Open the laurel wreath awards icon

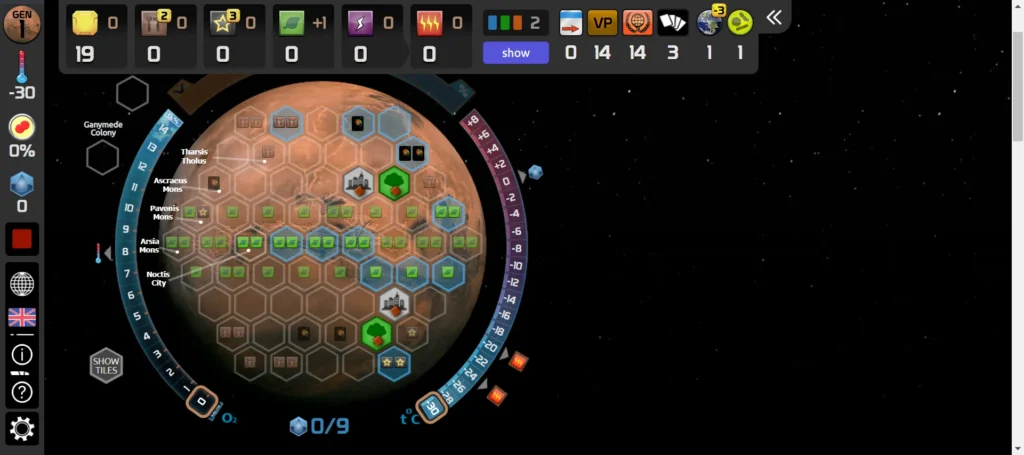[x=637, y=23]
